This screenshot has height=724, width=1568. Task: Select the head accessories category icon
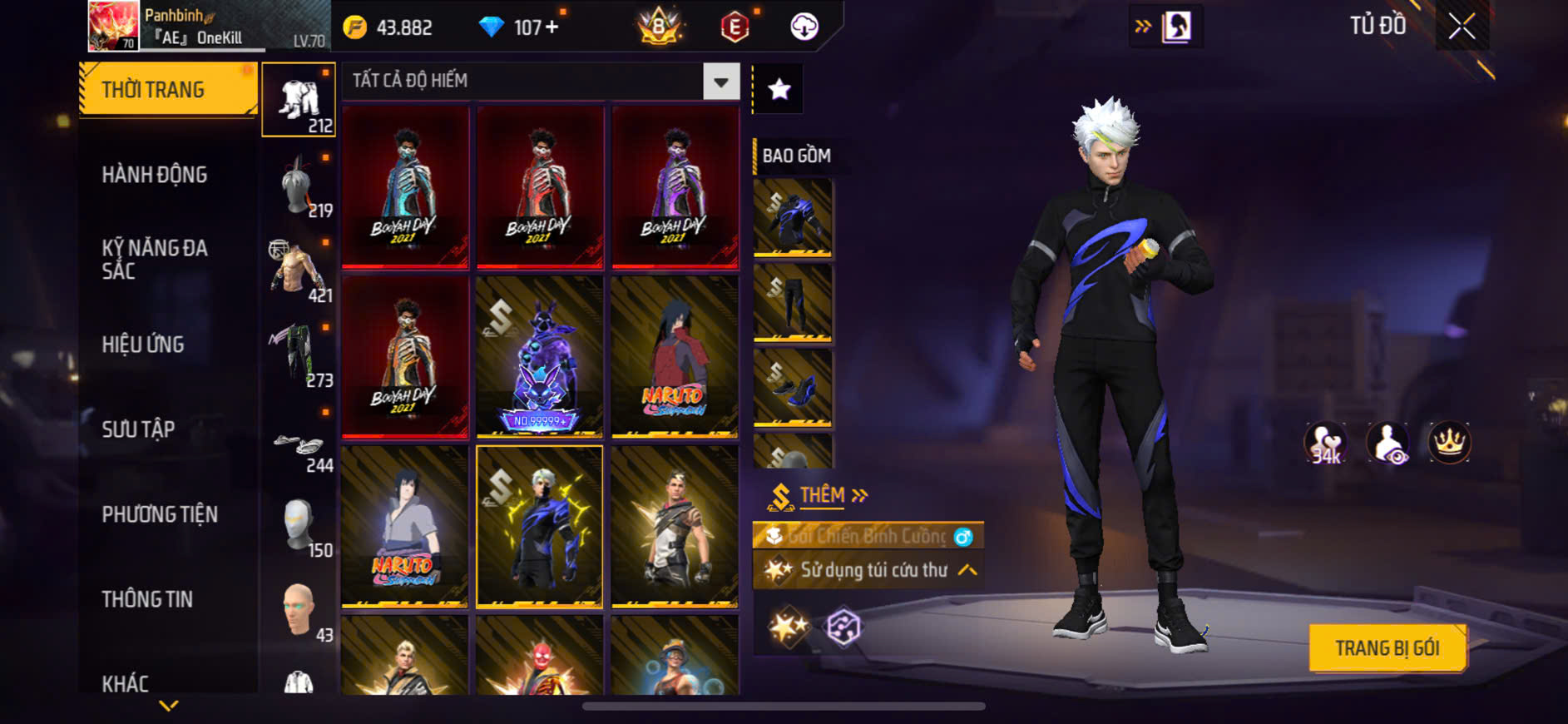click(299, 186)
